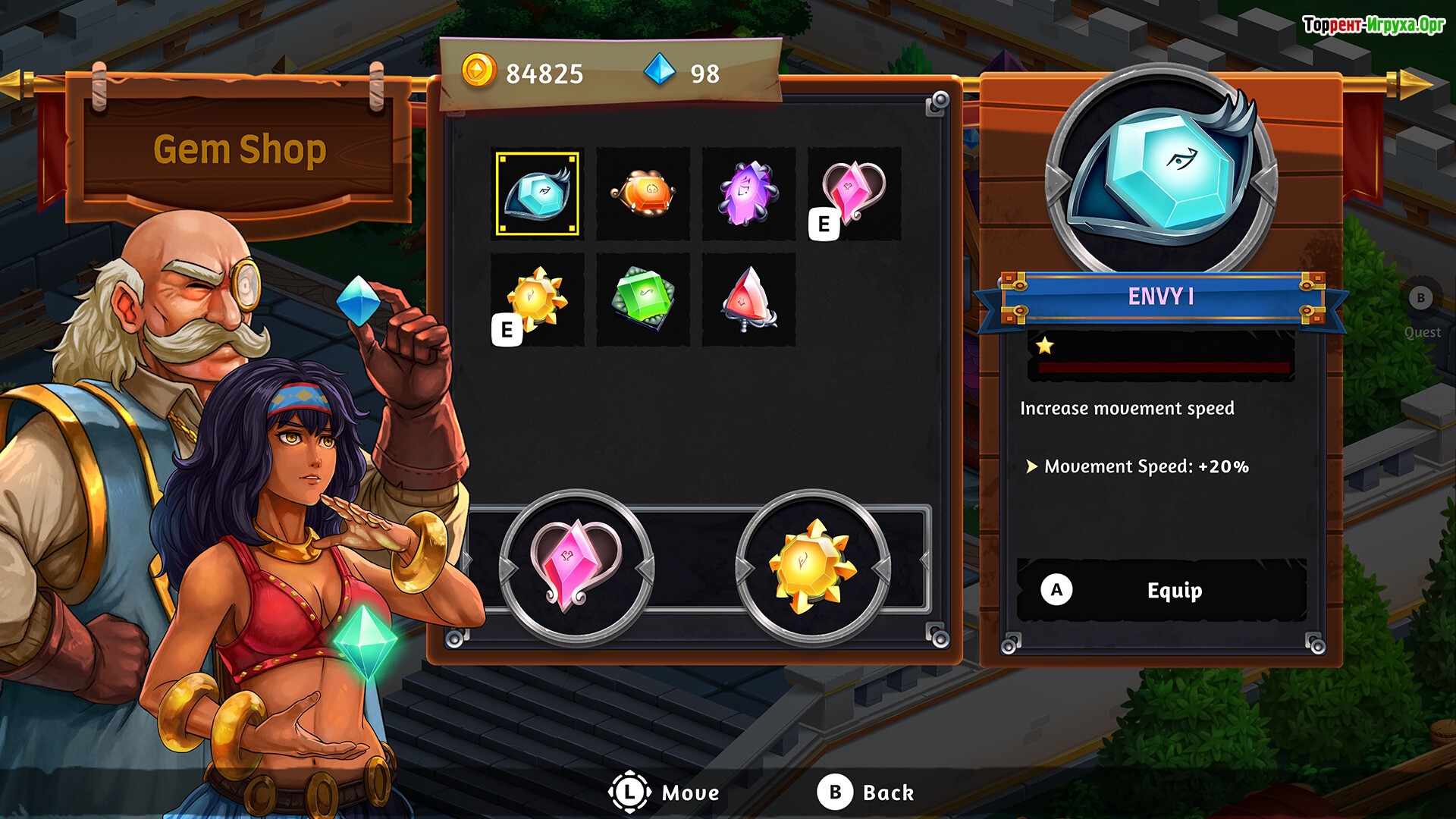Open the Quest button at the right edge
The width and height of the screenshot is (1456, 819).
point(1421,312)
